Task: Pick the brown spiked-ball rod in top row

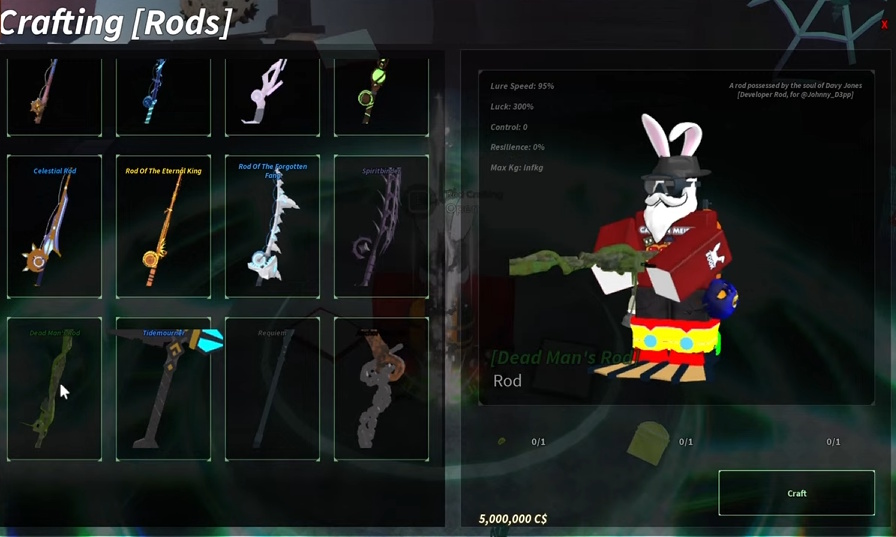Action: pyautogui.click(x=54, y=95)
